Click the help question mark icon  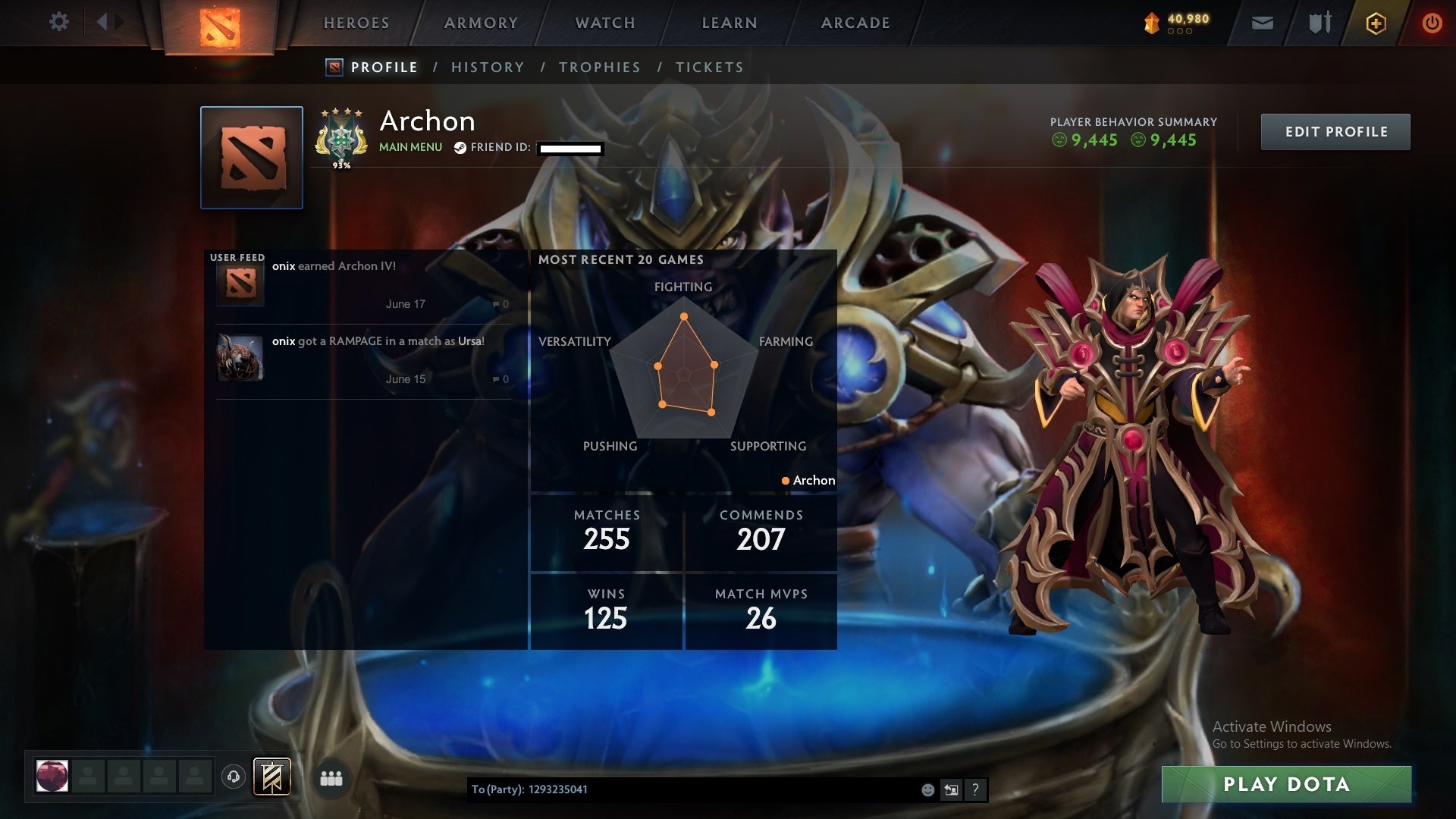pos(975,789)
